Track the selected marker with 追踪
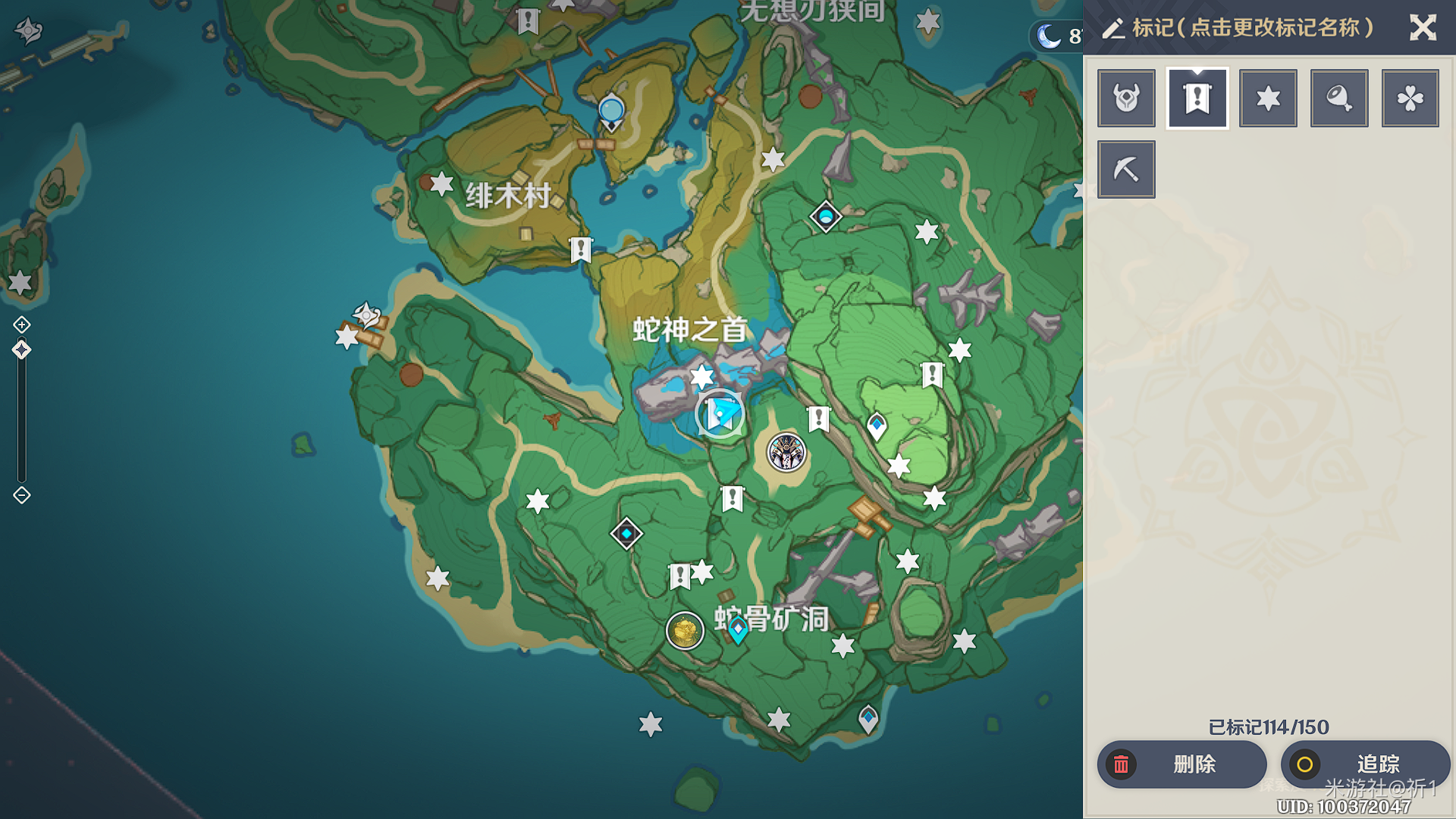Viewport: 1456px width, 819px height. 1365,764
